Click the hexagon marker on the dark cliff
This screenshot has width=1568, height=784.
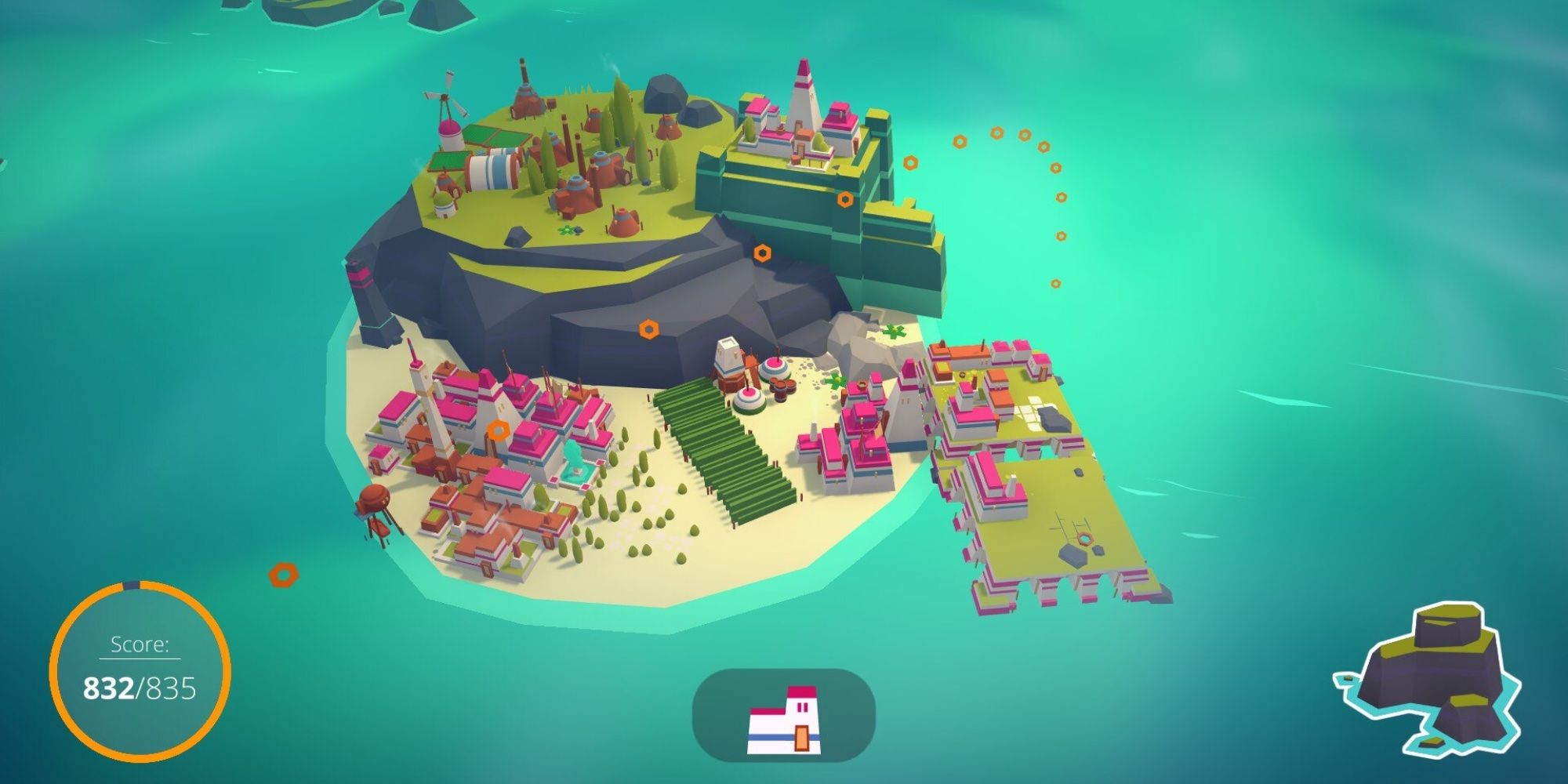click(649, 328)
